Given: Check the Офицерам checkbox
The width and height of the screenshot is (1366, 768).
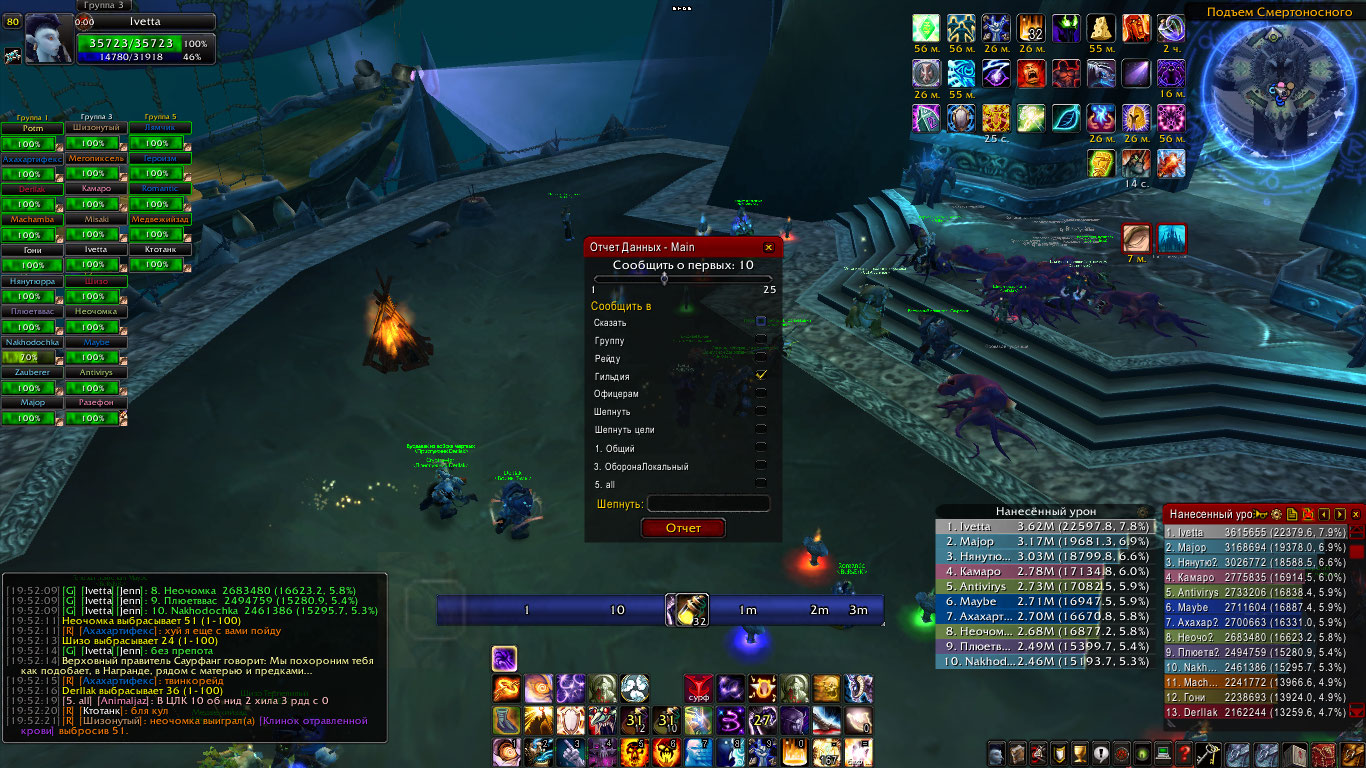Looking at the screenshot, I should click(x=761, y=393).
